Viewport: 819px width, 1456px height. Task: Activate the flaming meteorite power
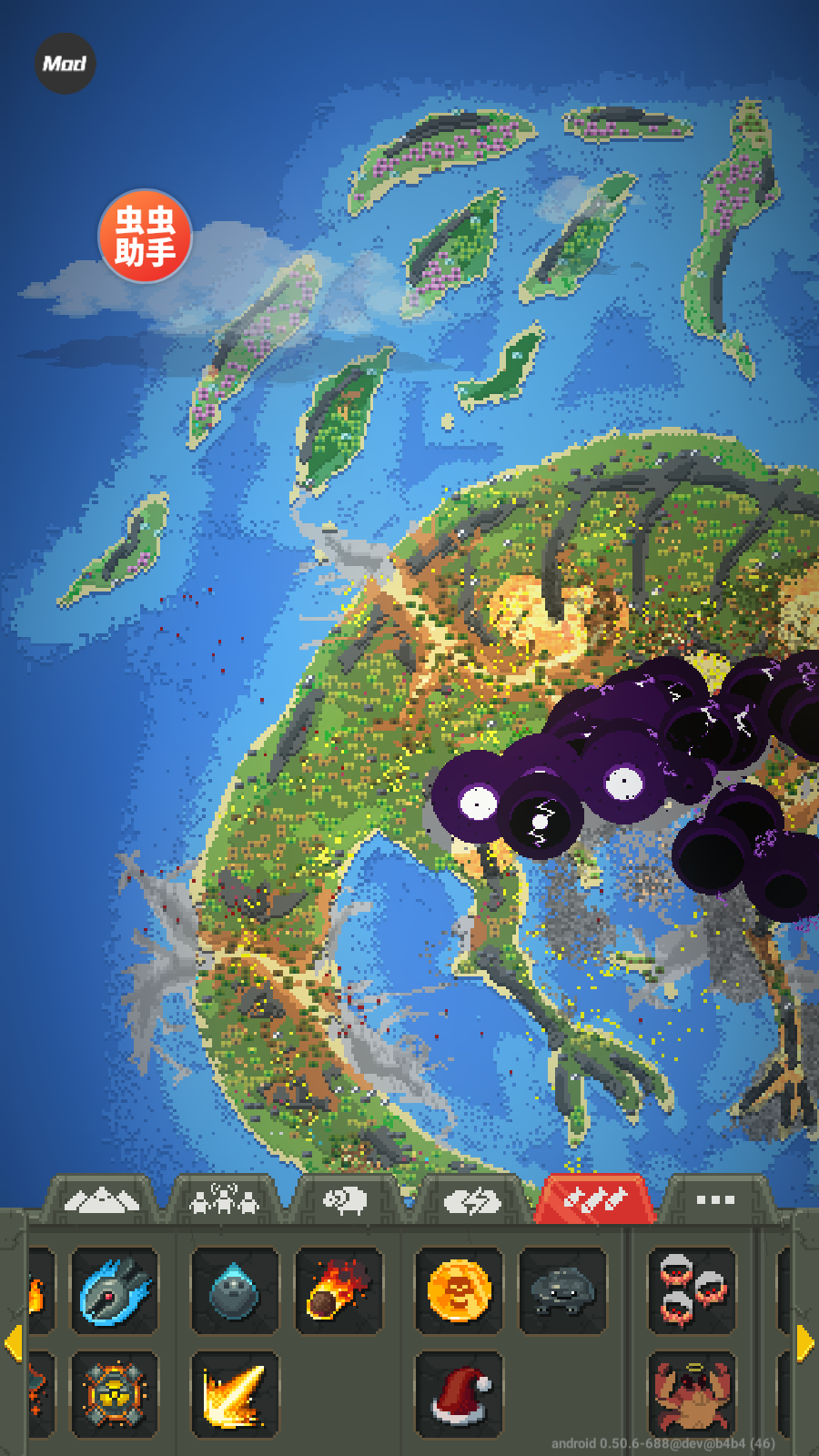click(x=339, y=1290)
